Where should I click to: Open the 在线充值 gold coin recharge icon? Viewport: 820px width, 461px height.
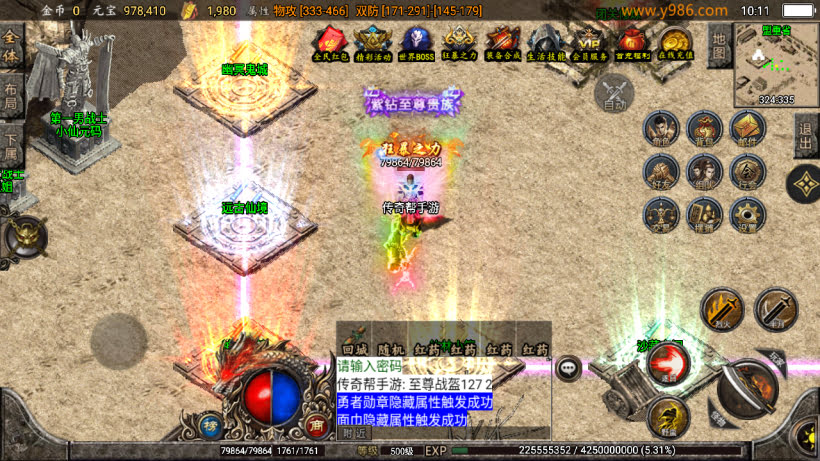(x=676, y=44)
